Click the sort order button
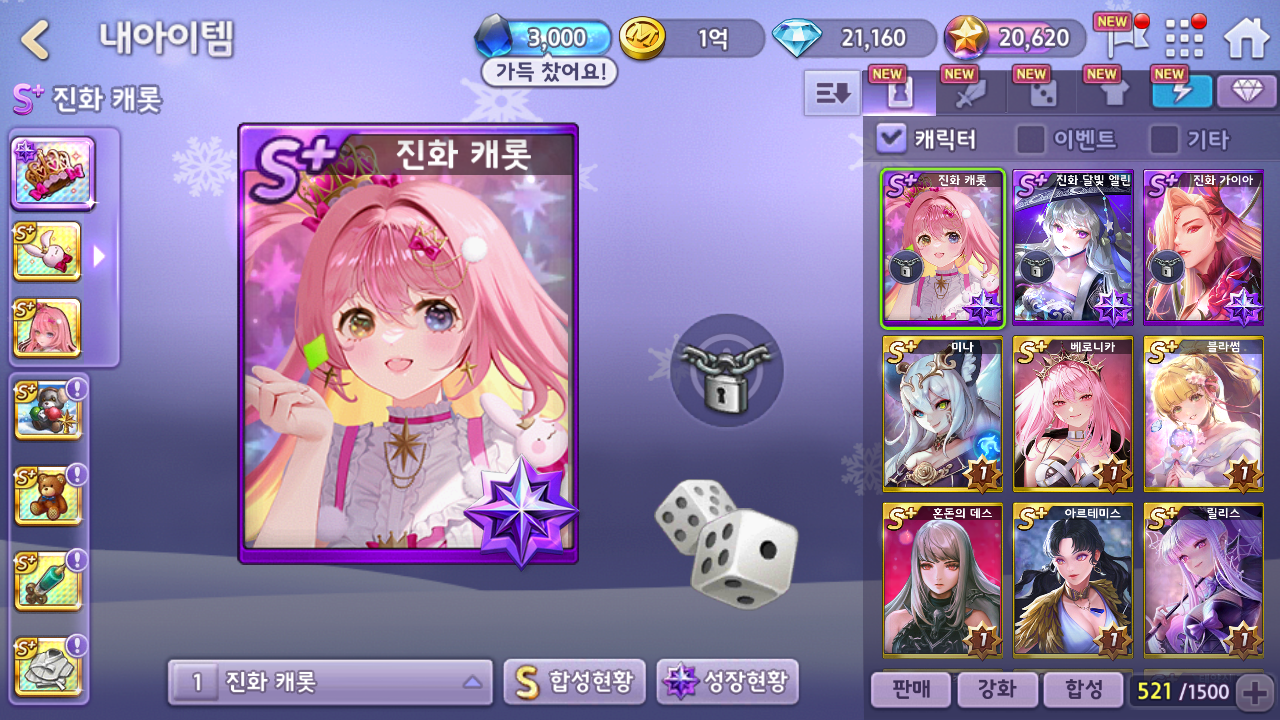This screenshot has width=1280, height=720. coord(832,93)
